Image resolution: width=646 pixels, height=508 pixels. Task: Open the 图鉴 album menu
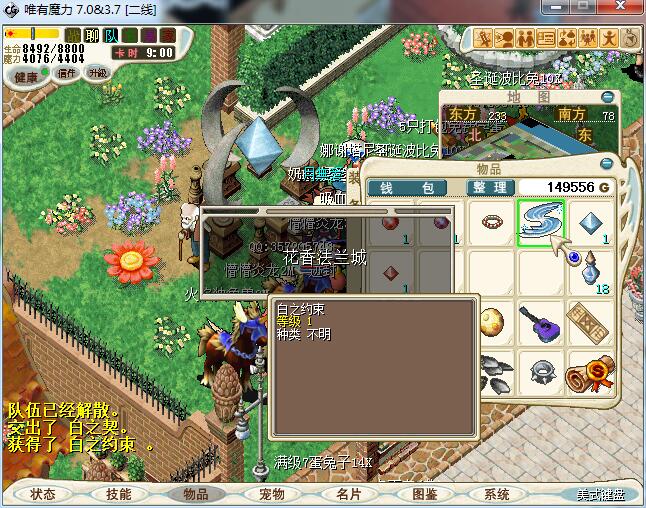[425, 494]
